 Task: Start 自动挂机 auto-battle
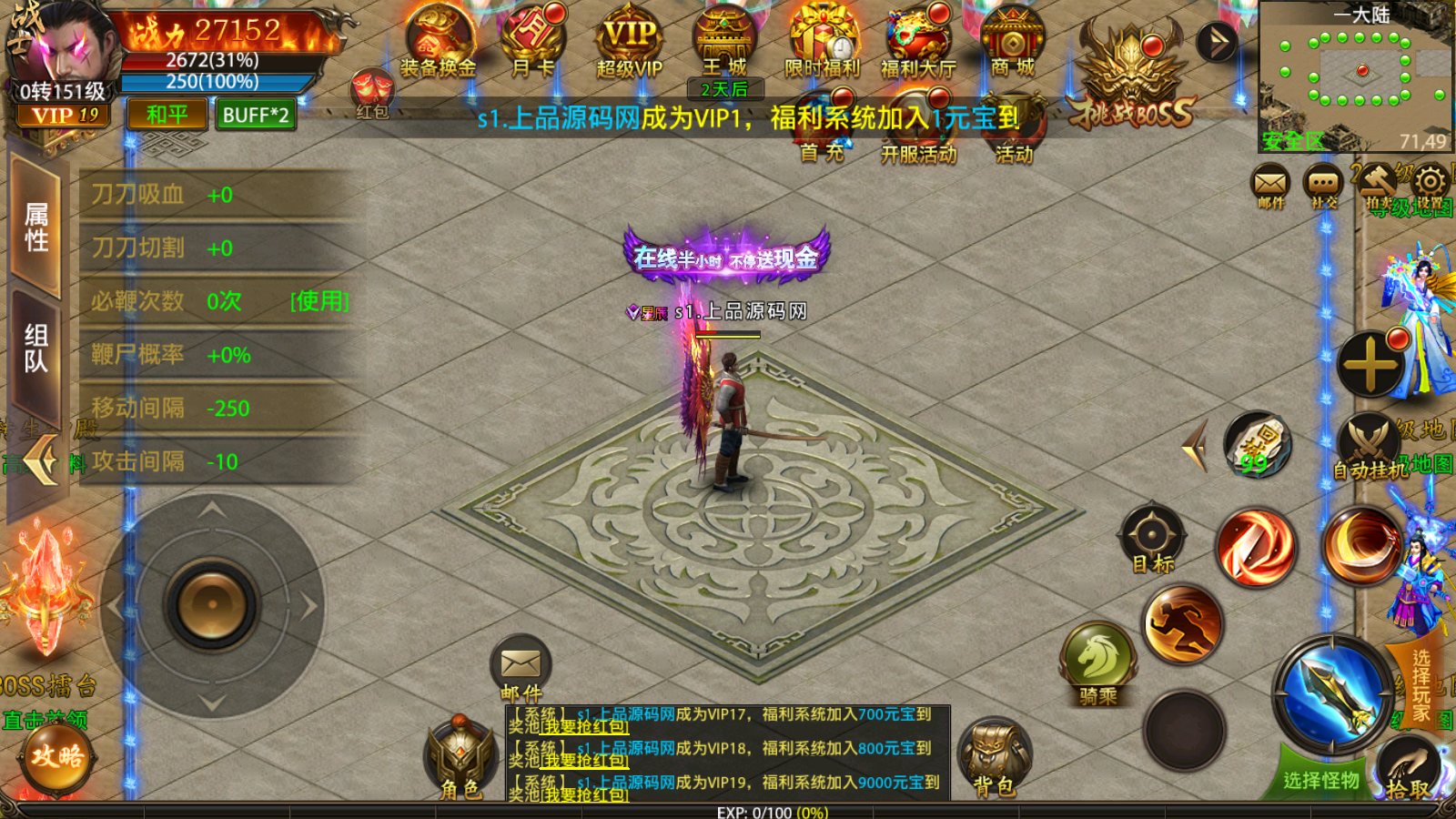point(1369,446)
